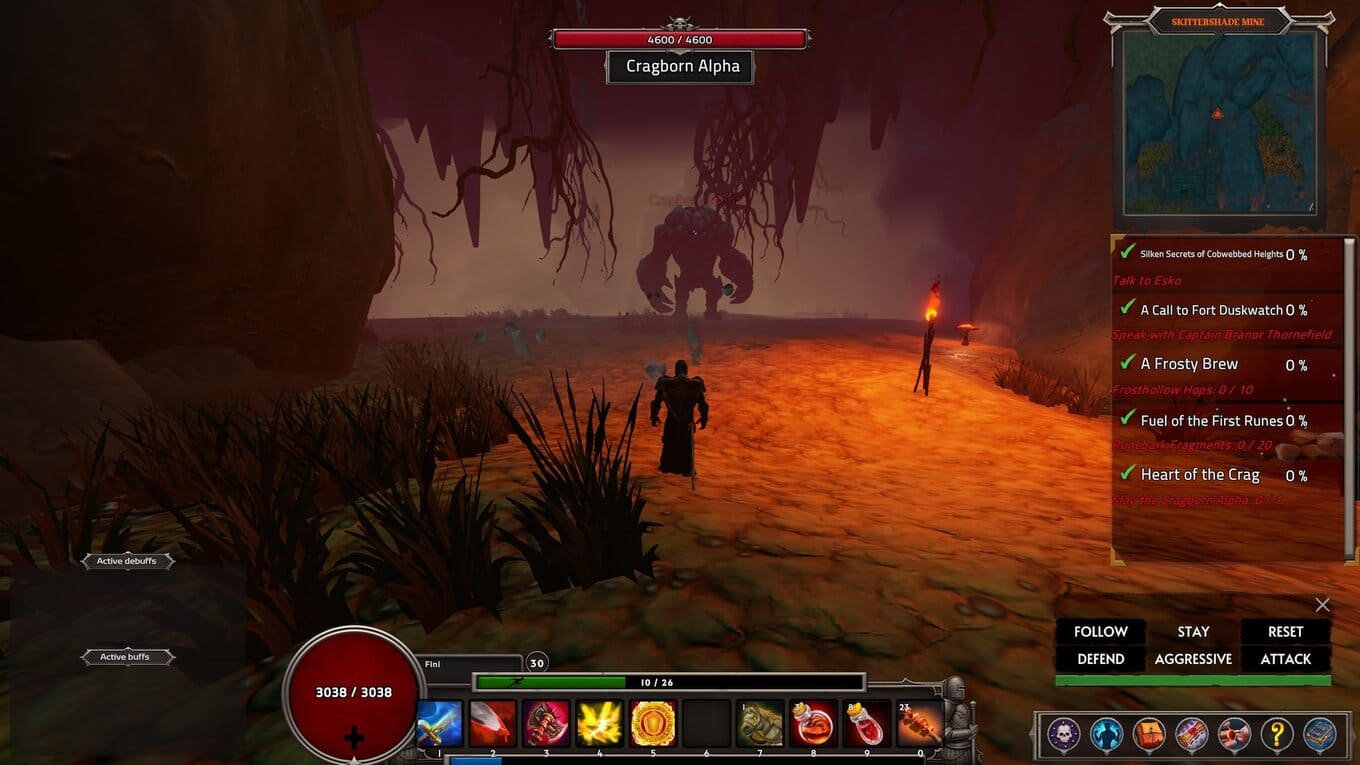This screenshot has height=765, width=1360.
Task: Track the Fuel of the First Runes quest
Action: [x=1211, y=420]
